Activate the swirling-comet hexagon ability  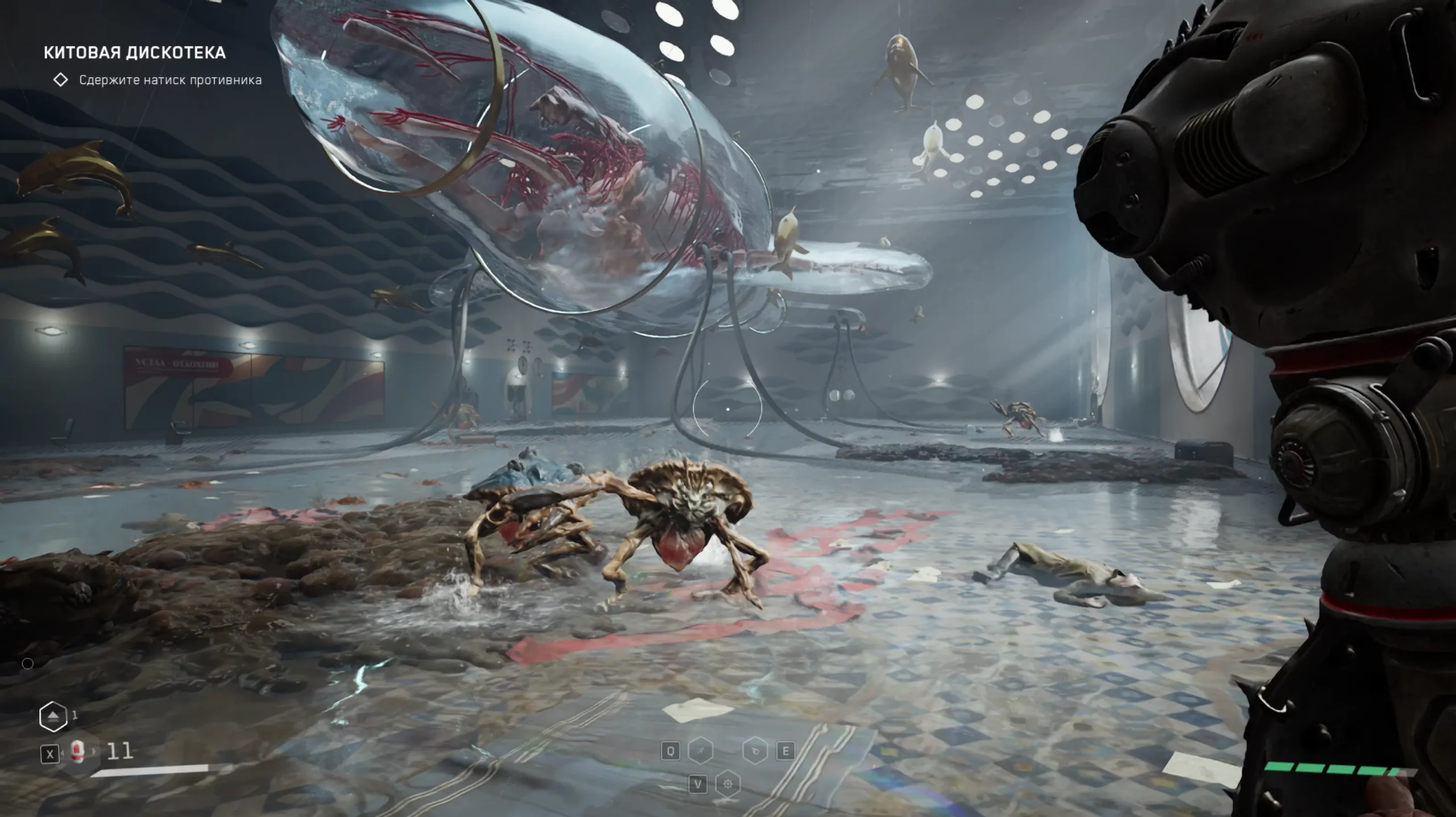755,752
